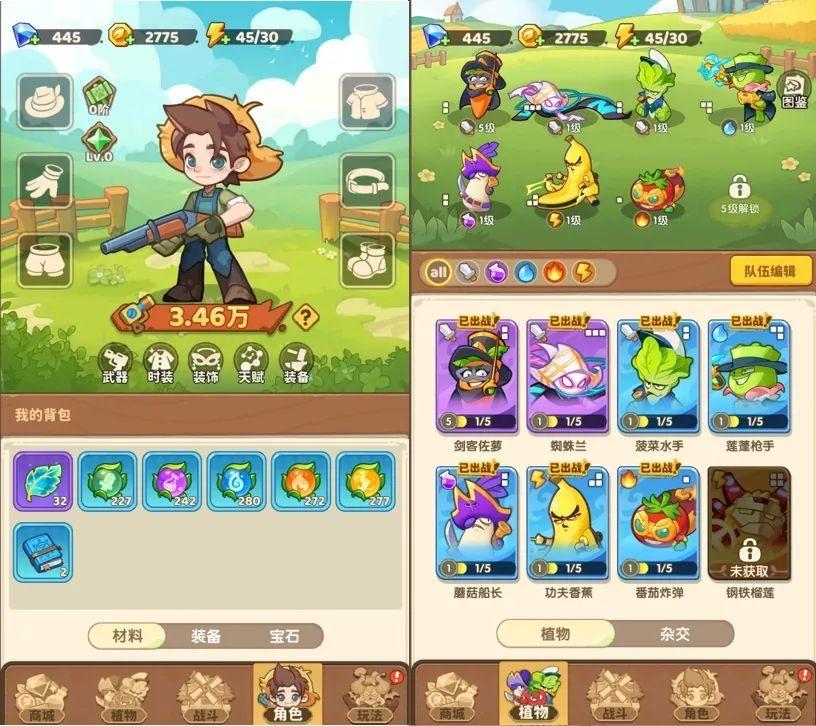Screen dimensions: 816x726
Task: Switch to the 材料 materials tab
Action: click(x=127, y=636)
